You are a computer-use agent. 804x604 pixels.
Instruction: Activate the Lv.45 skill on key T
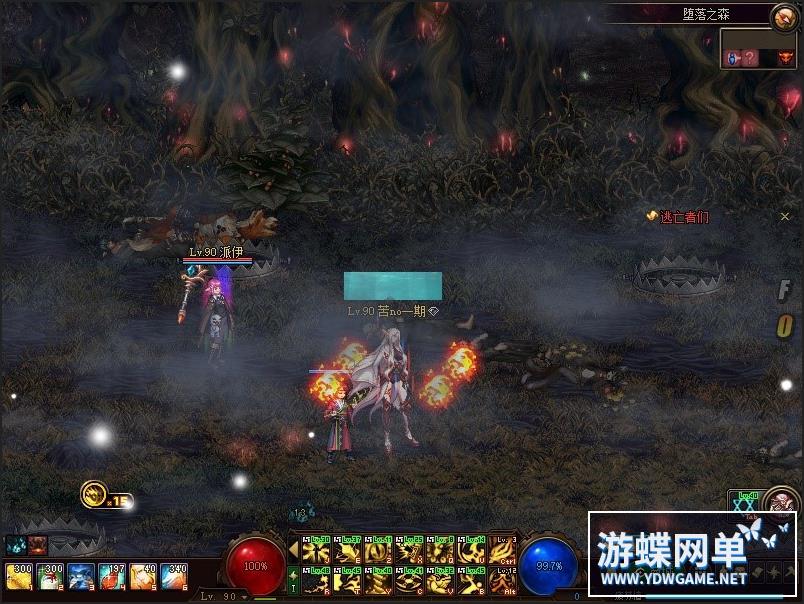pos(348,580)
